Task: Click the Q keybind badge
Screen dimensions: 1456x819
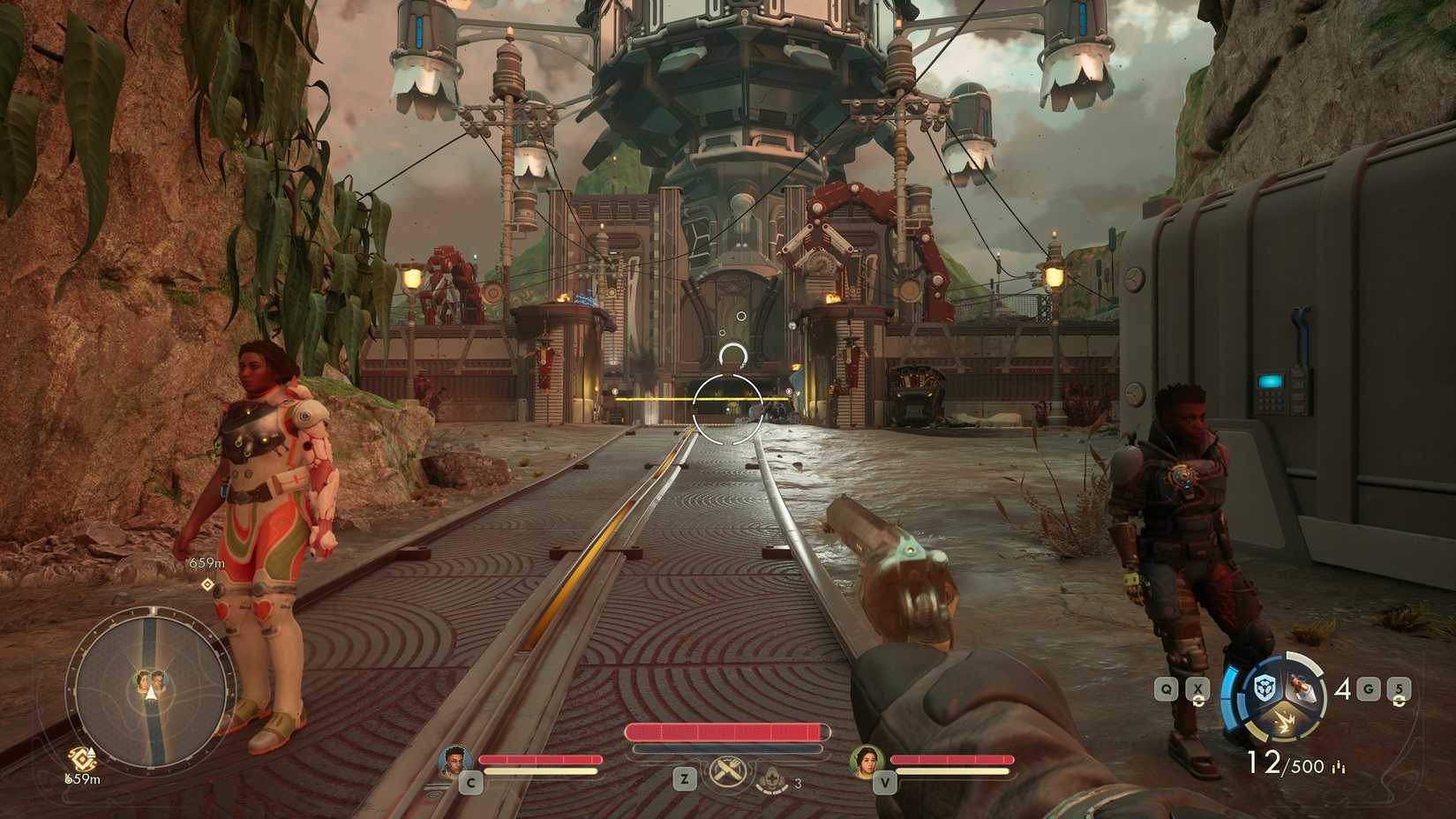Action: coord(1167,688)
